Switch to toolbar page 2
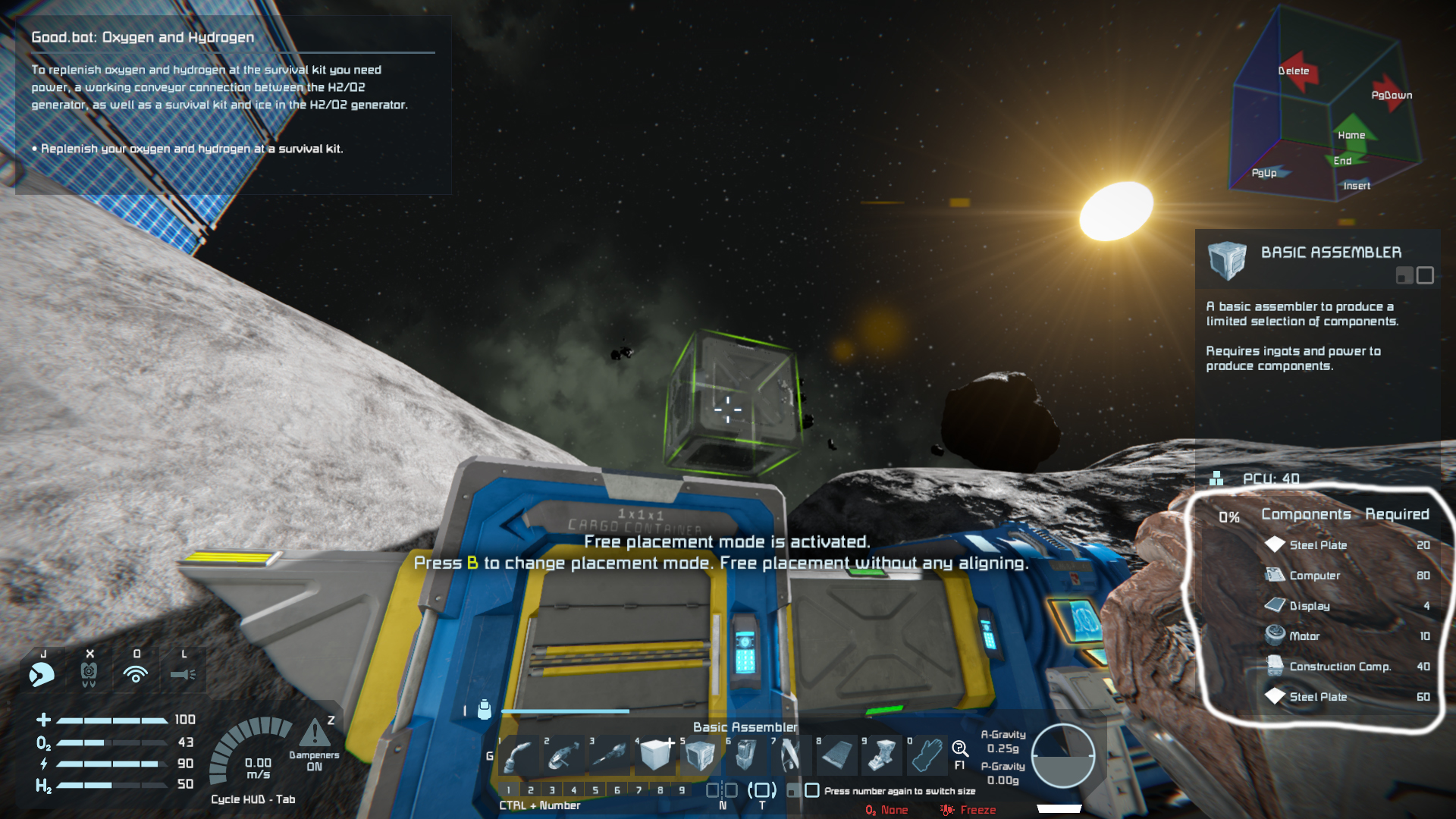The width and height of the screenshot is (1456, 819). point(530,790)
